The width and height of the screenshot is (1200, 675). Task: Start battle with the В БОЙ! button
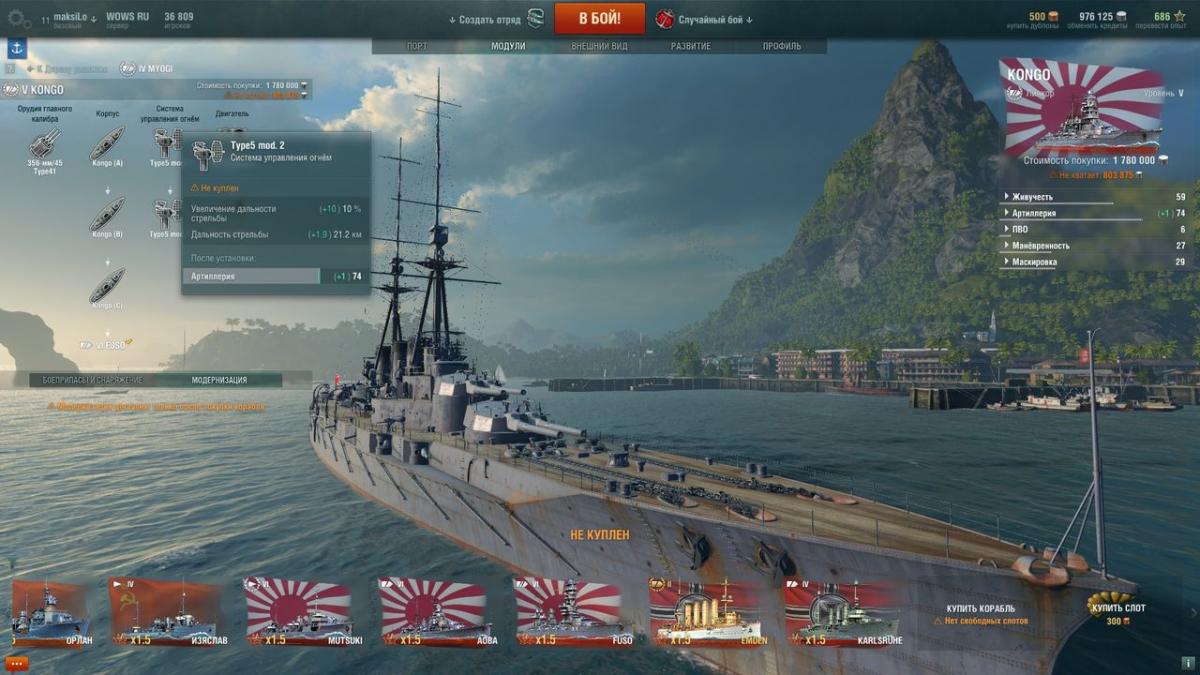click(599, 18)
